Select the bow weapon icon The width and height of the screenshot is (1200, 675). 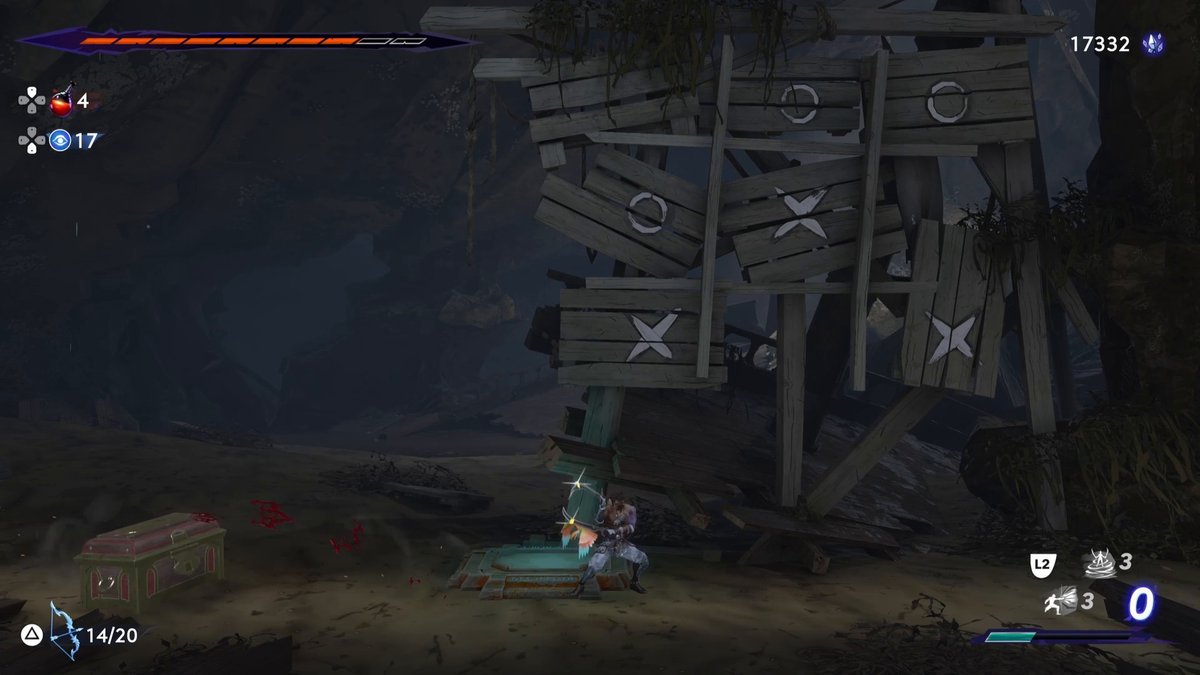click(64, 631)
